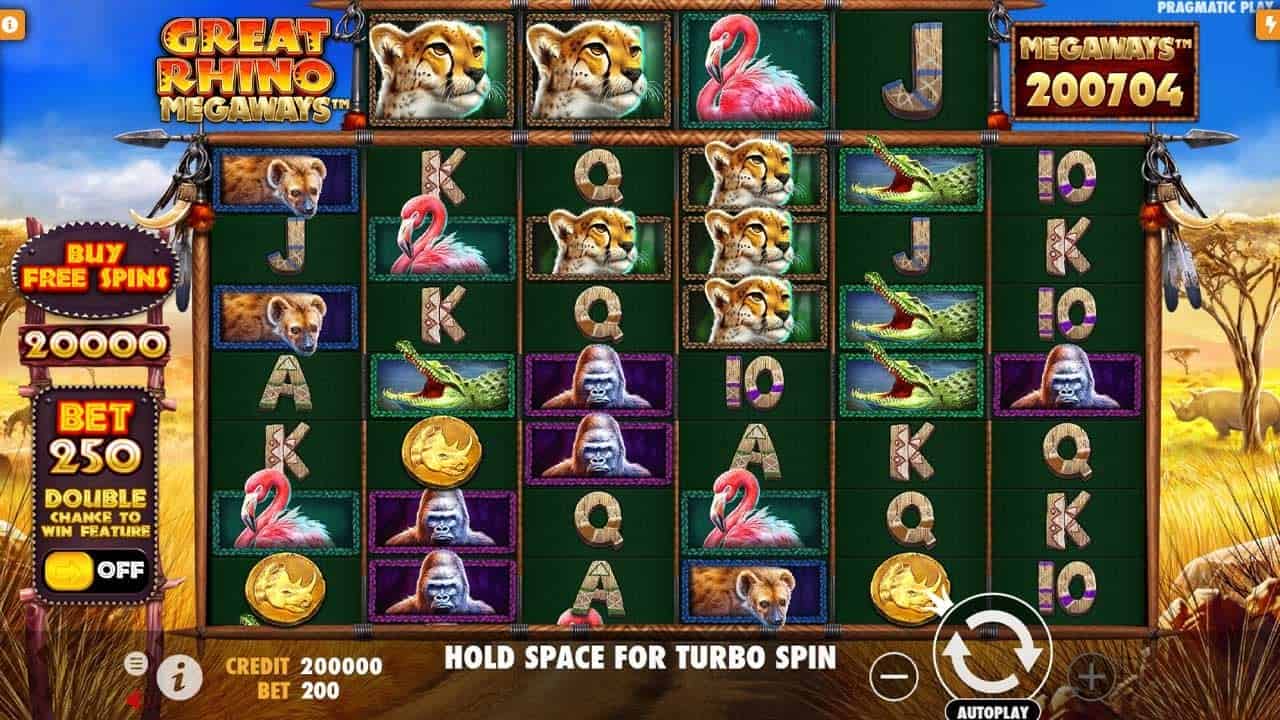Open the game info paytable
1280x720 pixels.
coord(179,678)
